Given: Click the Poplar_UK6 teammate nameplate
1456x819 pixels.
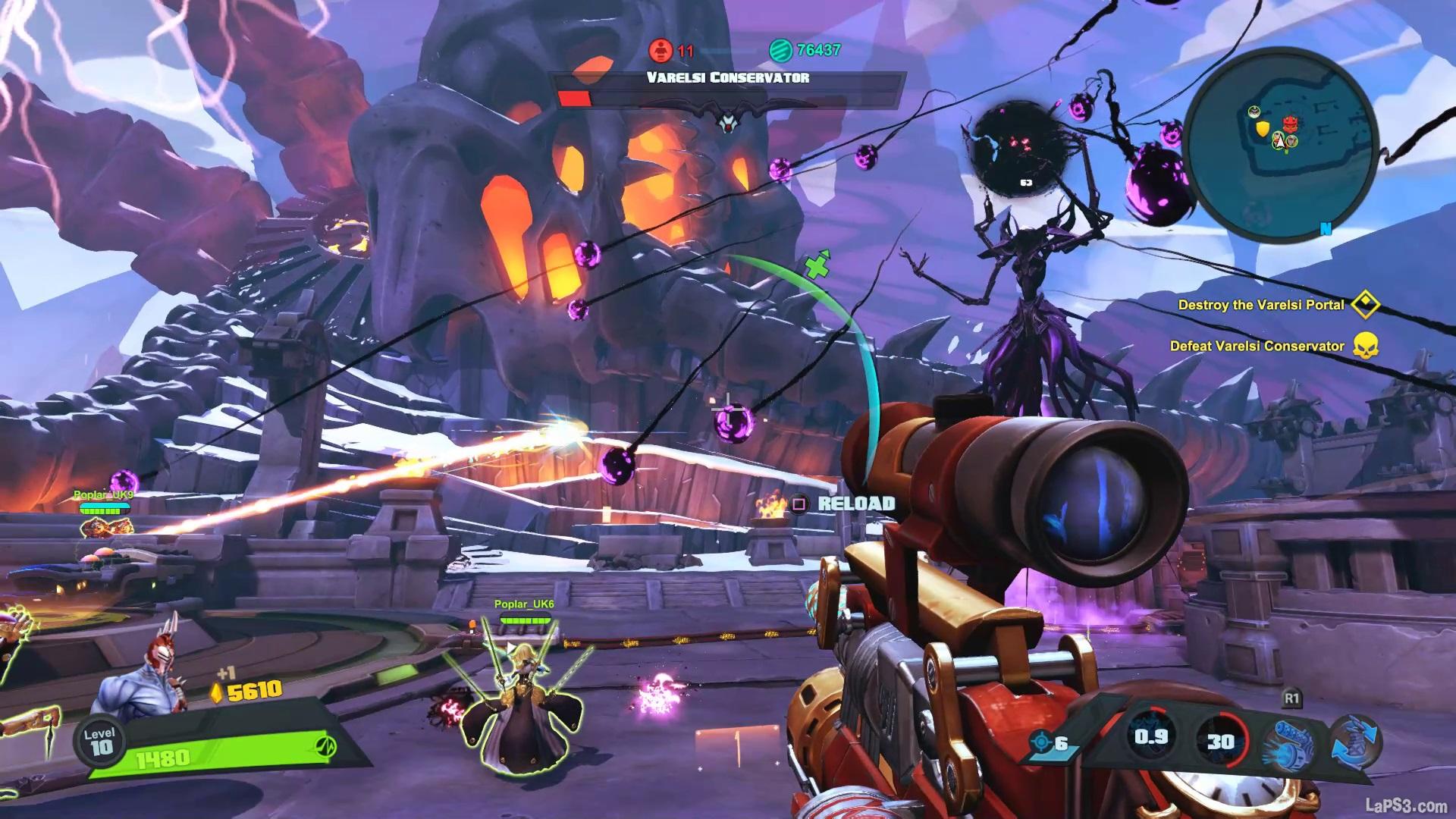Looking at the screenshot, I should [x=524, y=604].
